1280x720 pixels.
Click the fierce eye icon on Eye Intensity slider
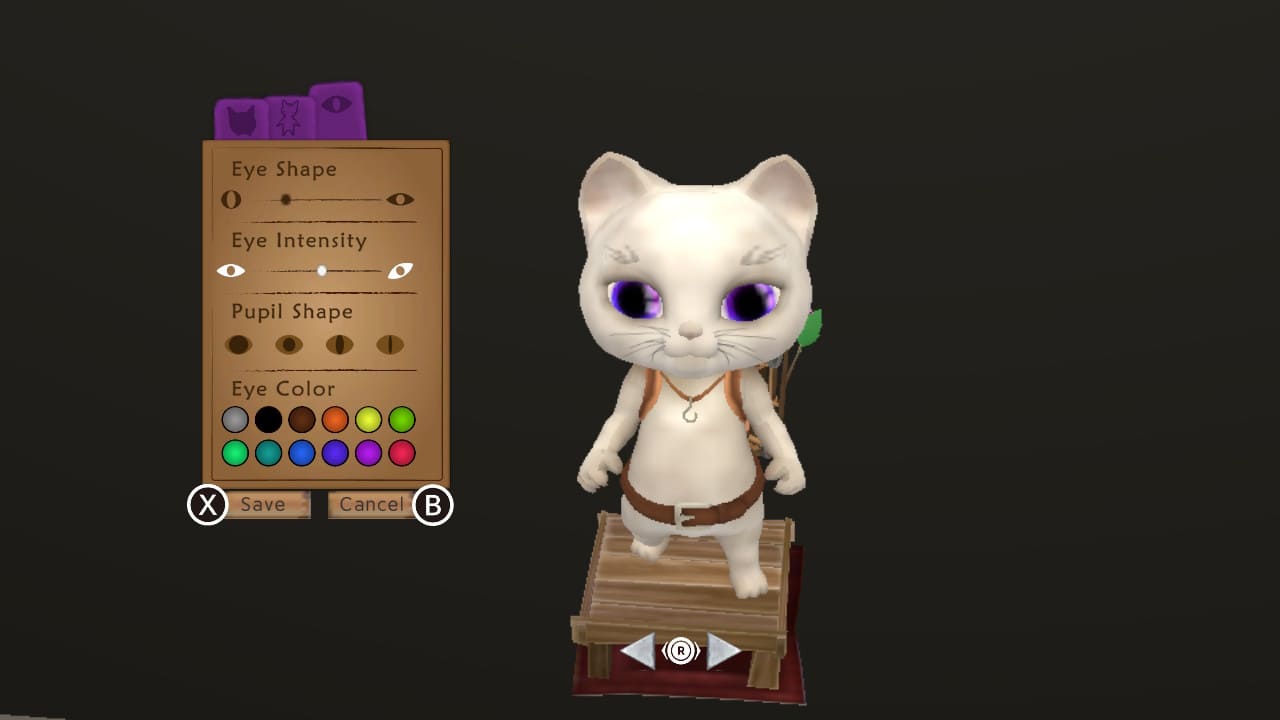click(402, 269)
